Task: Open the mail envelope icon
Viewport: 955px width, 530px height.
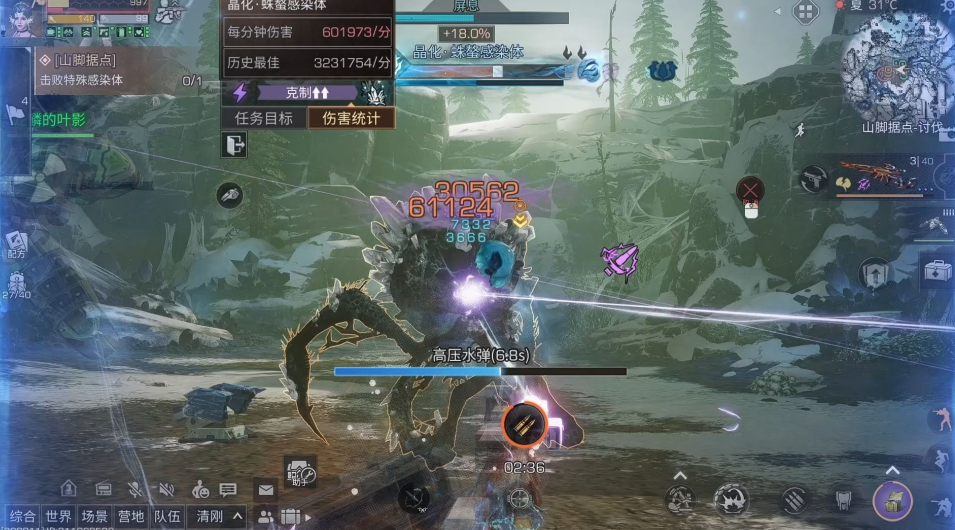Action: [265, 489]
